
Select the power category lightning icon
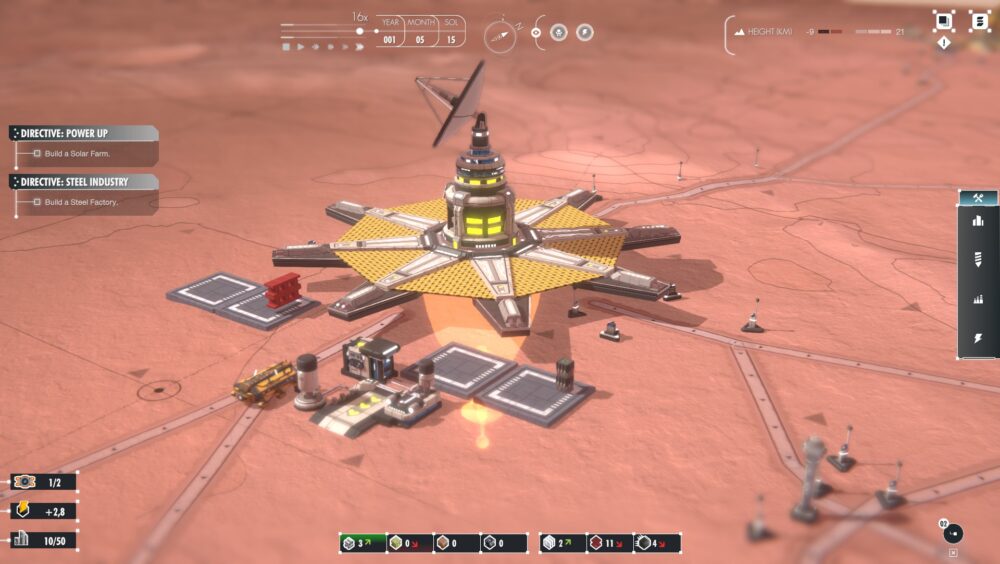[x=977, y=338]
